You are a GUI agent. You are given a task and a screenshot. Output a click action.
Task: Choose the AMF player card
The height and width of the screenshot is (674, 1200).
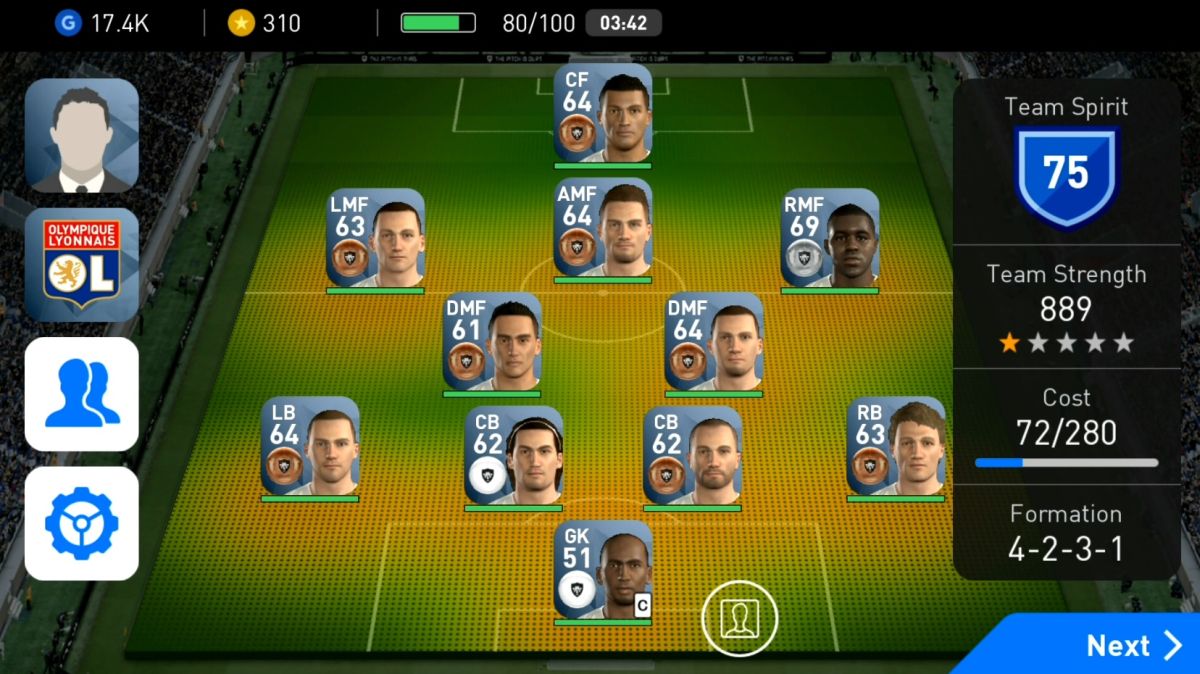(x=603, y=227)
